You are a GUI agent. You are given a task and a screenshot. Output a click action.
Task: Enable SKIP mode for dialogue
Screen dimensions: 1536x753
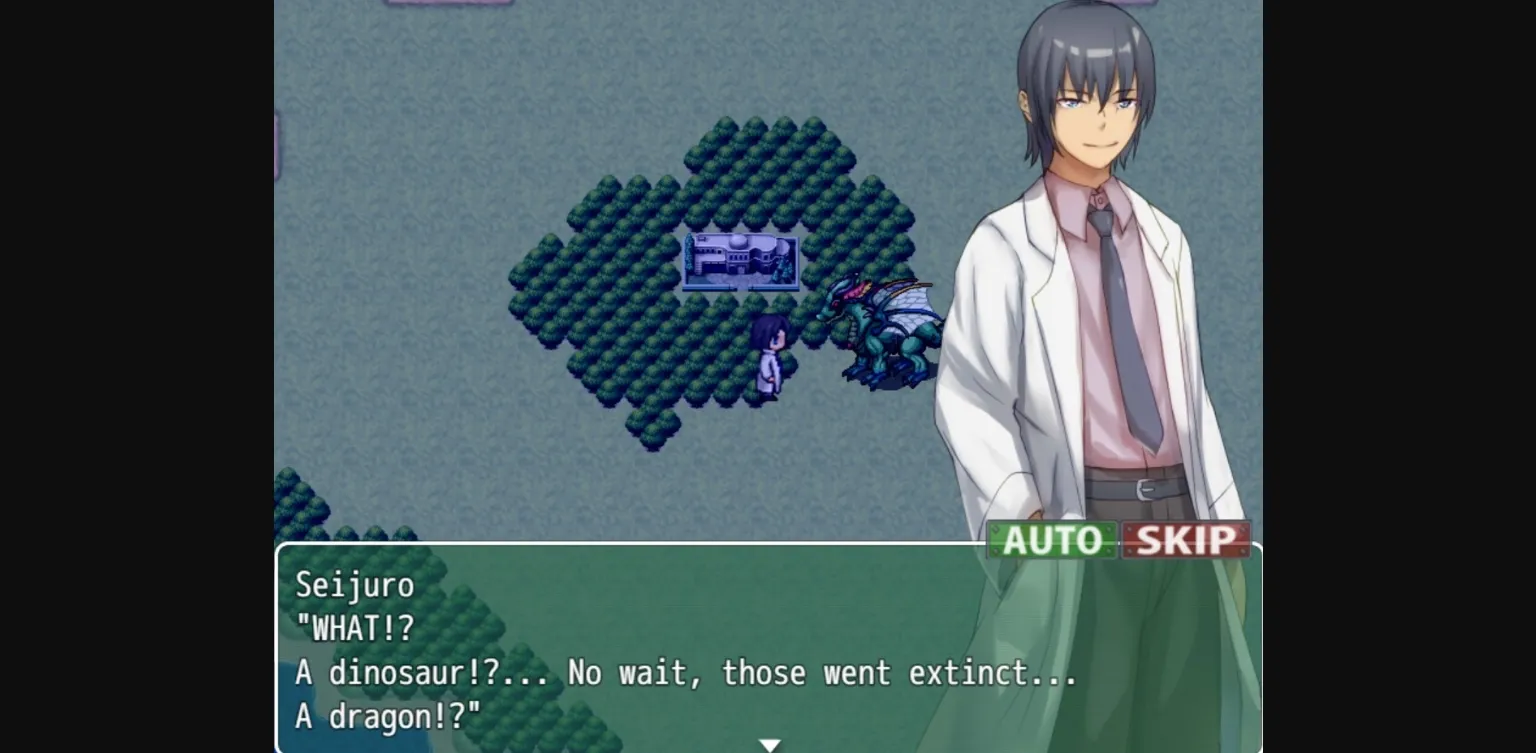pos(1185,540)
